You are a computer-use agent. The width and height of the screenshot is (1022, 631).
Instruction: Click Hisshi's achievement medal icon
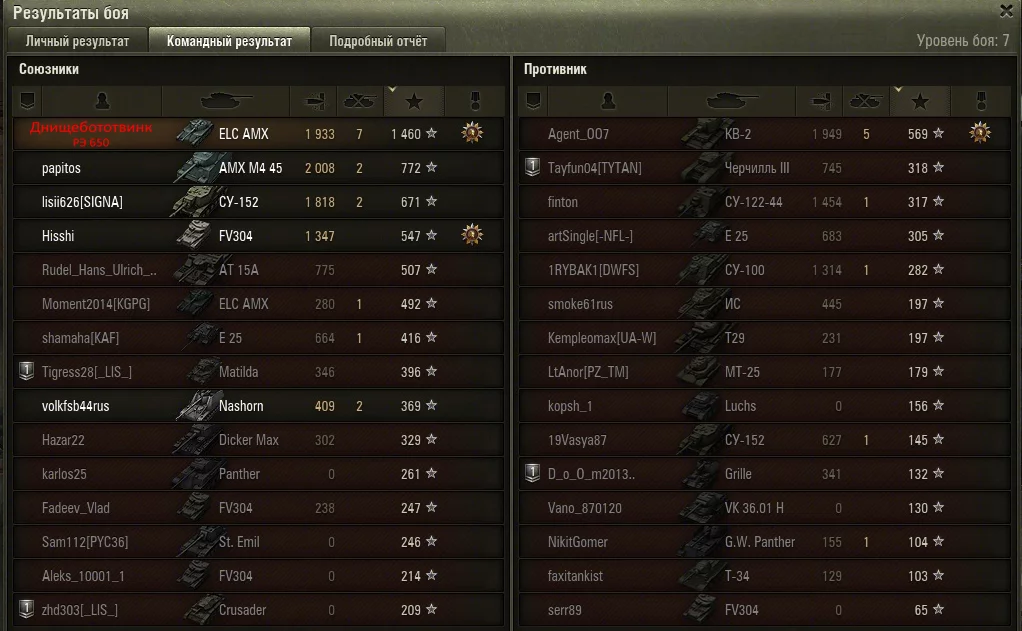click(472, 234)
